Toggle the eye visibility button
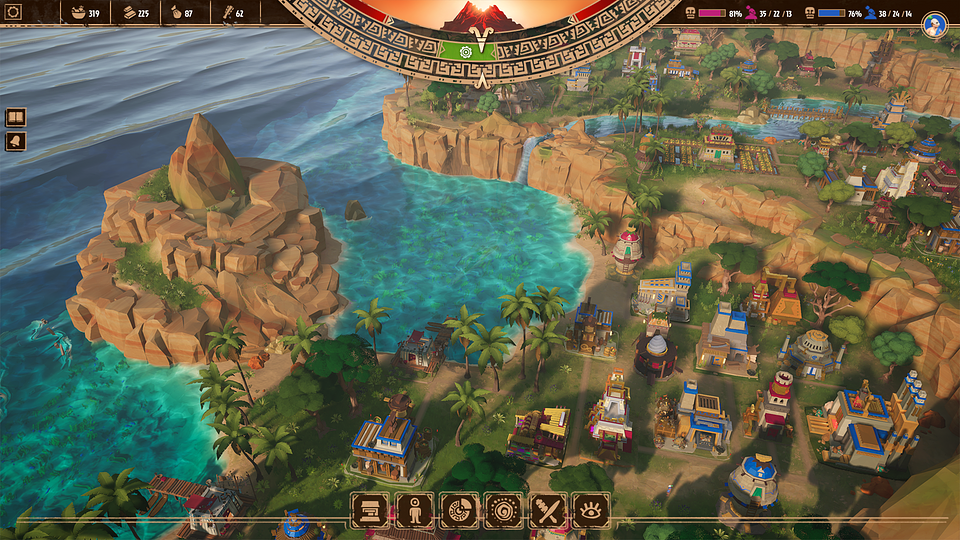The height and width of the screenshot is (540, 960). 591,510
